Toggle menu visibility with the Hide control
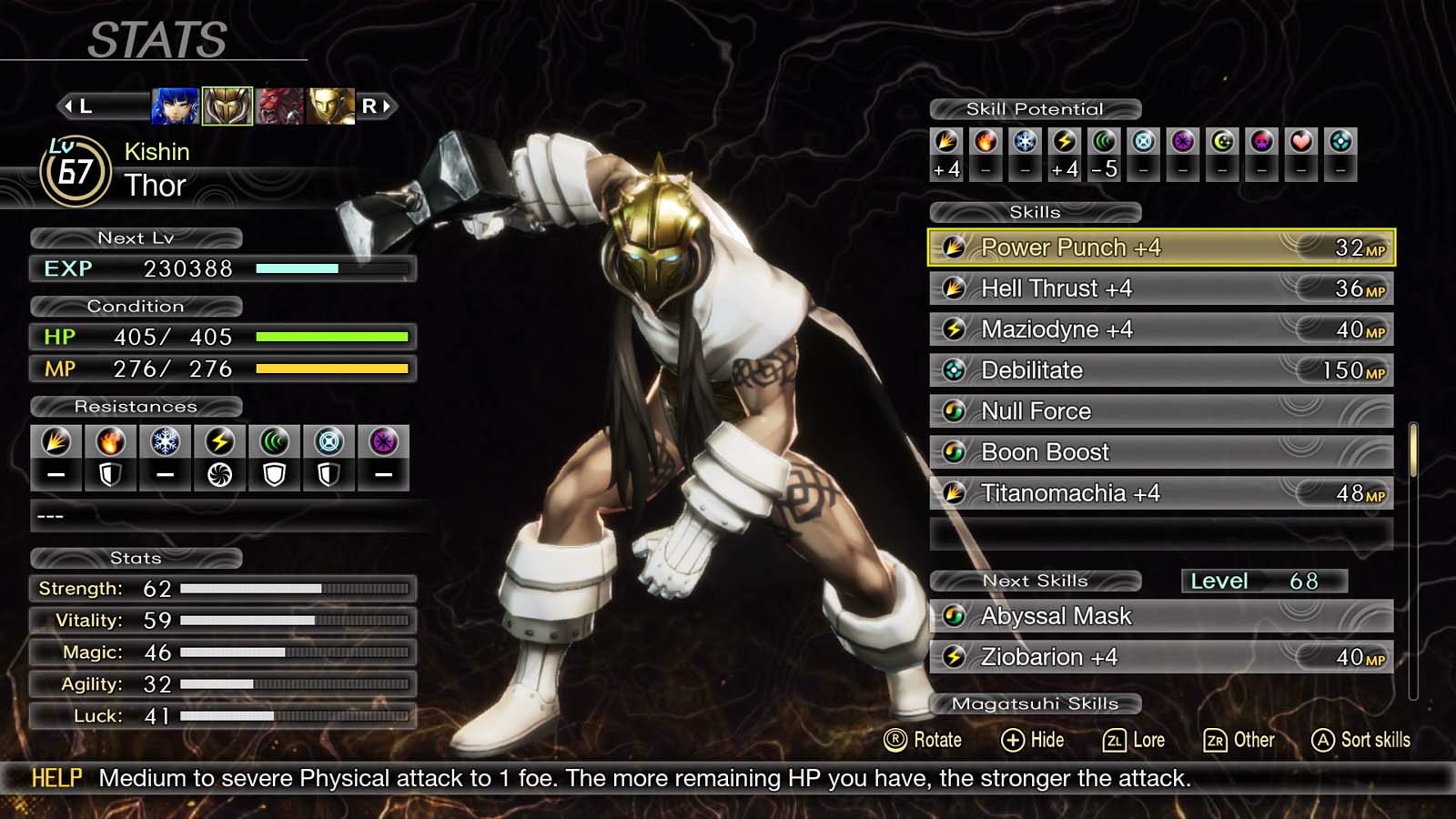Viewport: 1456px width, 819px height. click(1036, 740)
